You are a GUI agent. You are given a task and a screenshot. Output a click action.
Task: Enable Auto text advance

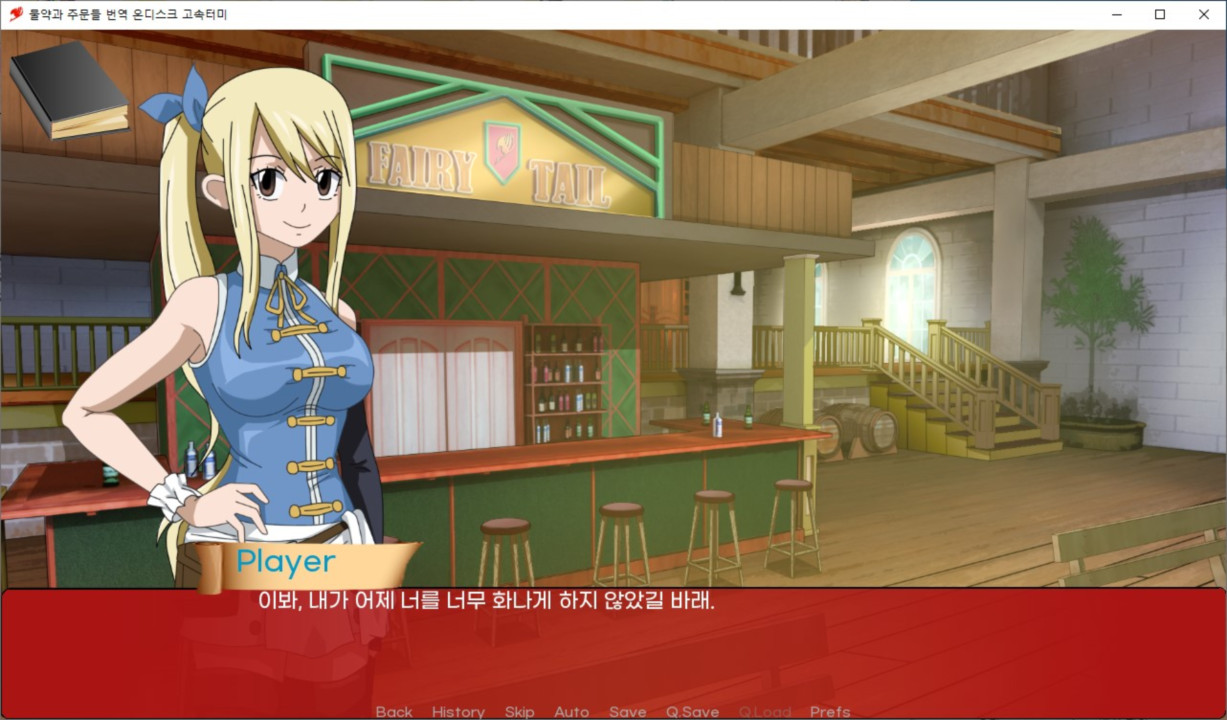coord(571,712)
